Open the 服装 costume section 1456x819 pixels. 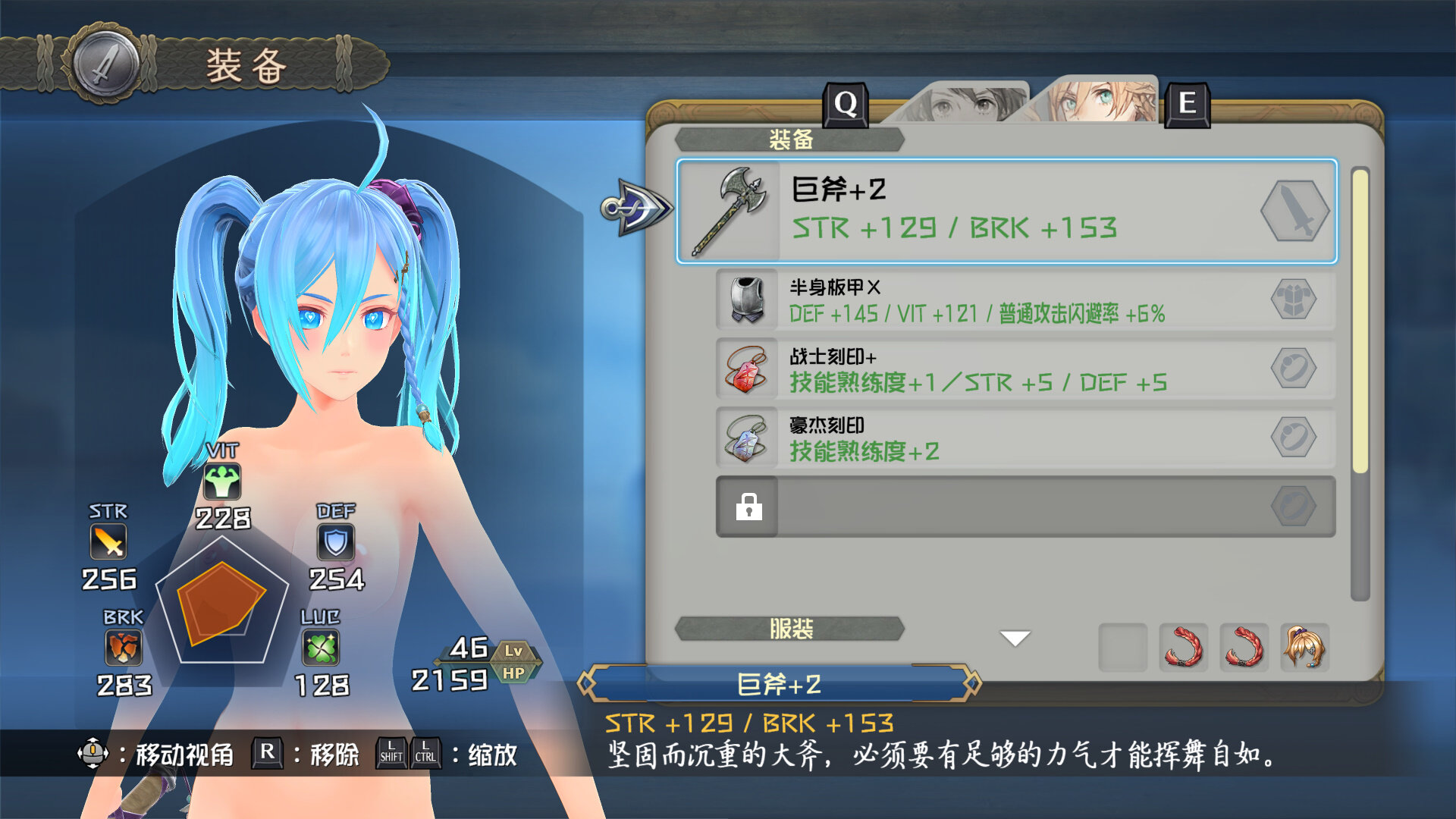coord(790,629)
